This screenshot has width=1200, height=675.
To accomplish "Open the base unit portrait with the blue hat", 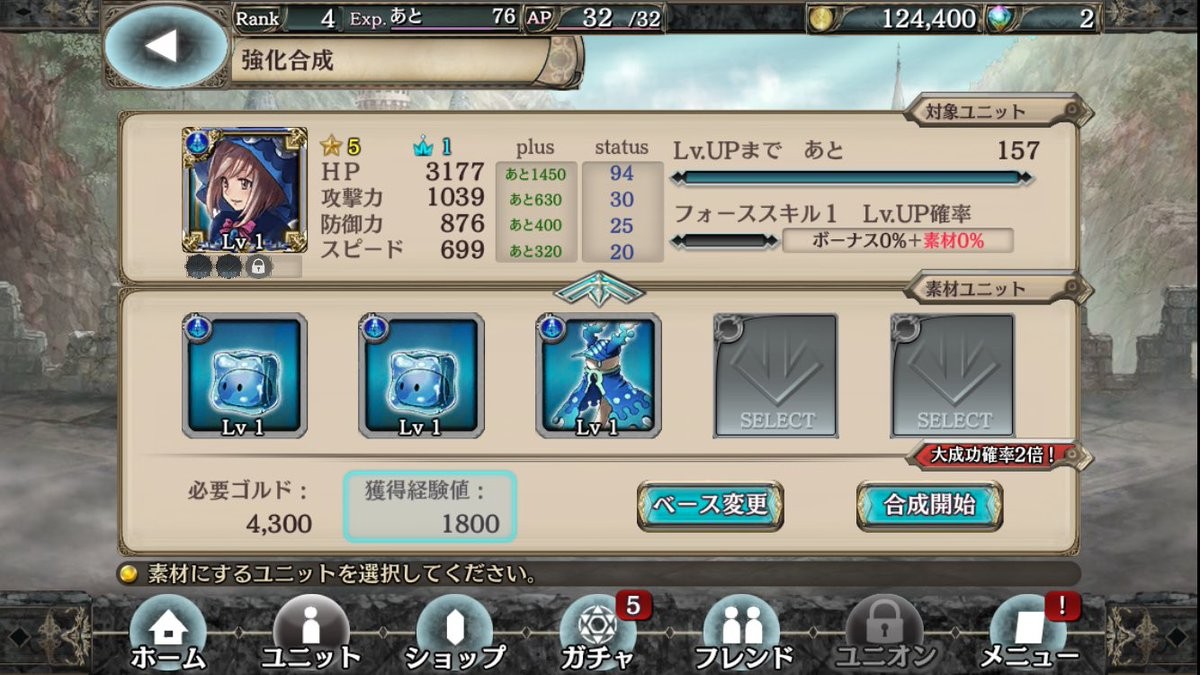I will [x=244, y=190].
